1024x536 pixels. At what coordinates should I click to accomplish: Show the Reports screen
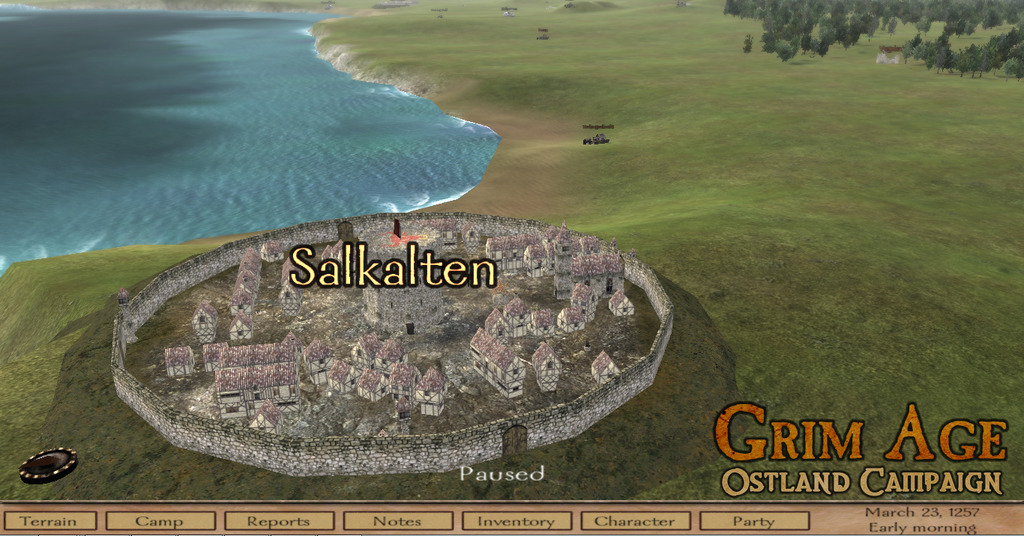[279, 521]
